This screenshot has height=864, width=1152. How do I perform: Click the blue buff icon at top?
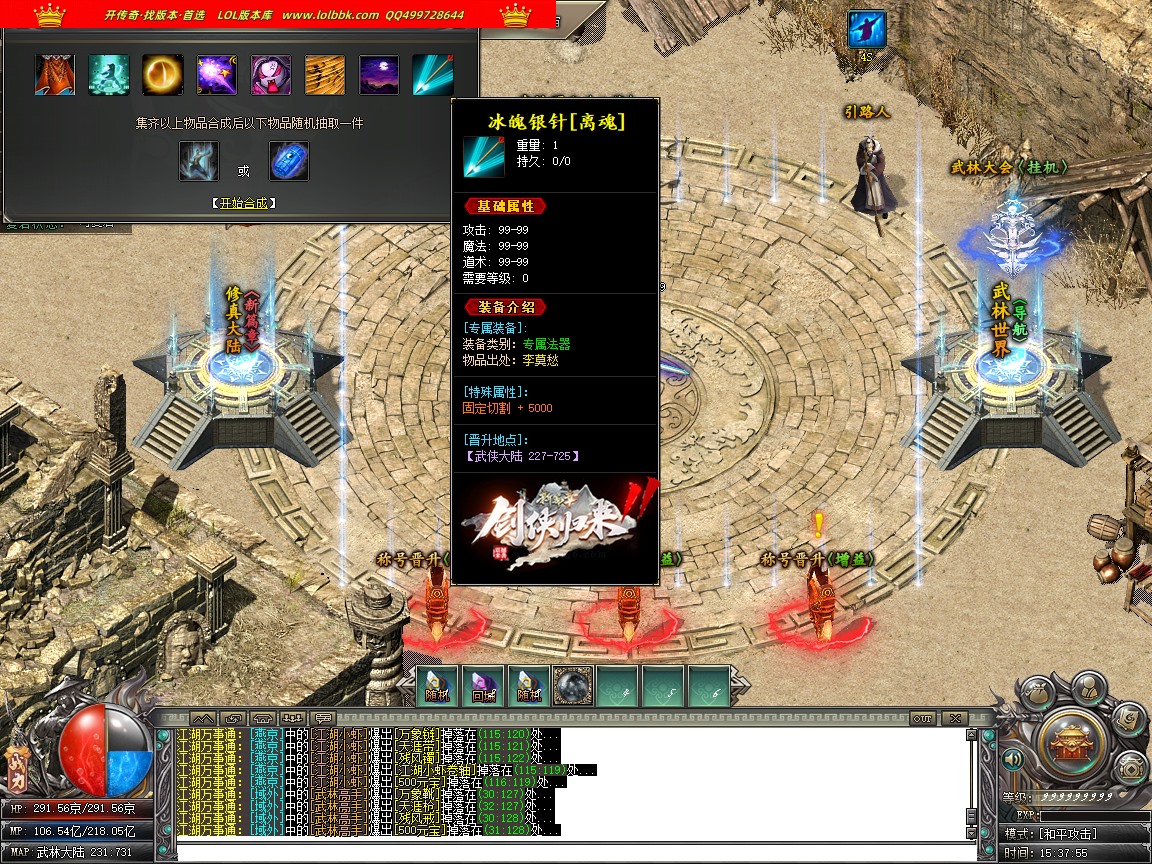866,29
